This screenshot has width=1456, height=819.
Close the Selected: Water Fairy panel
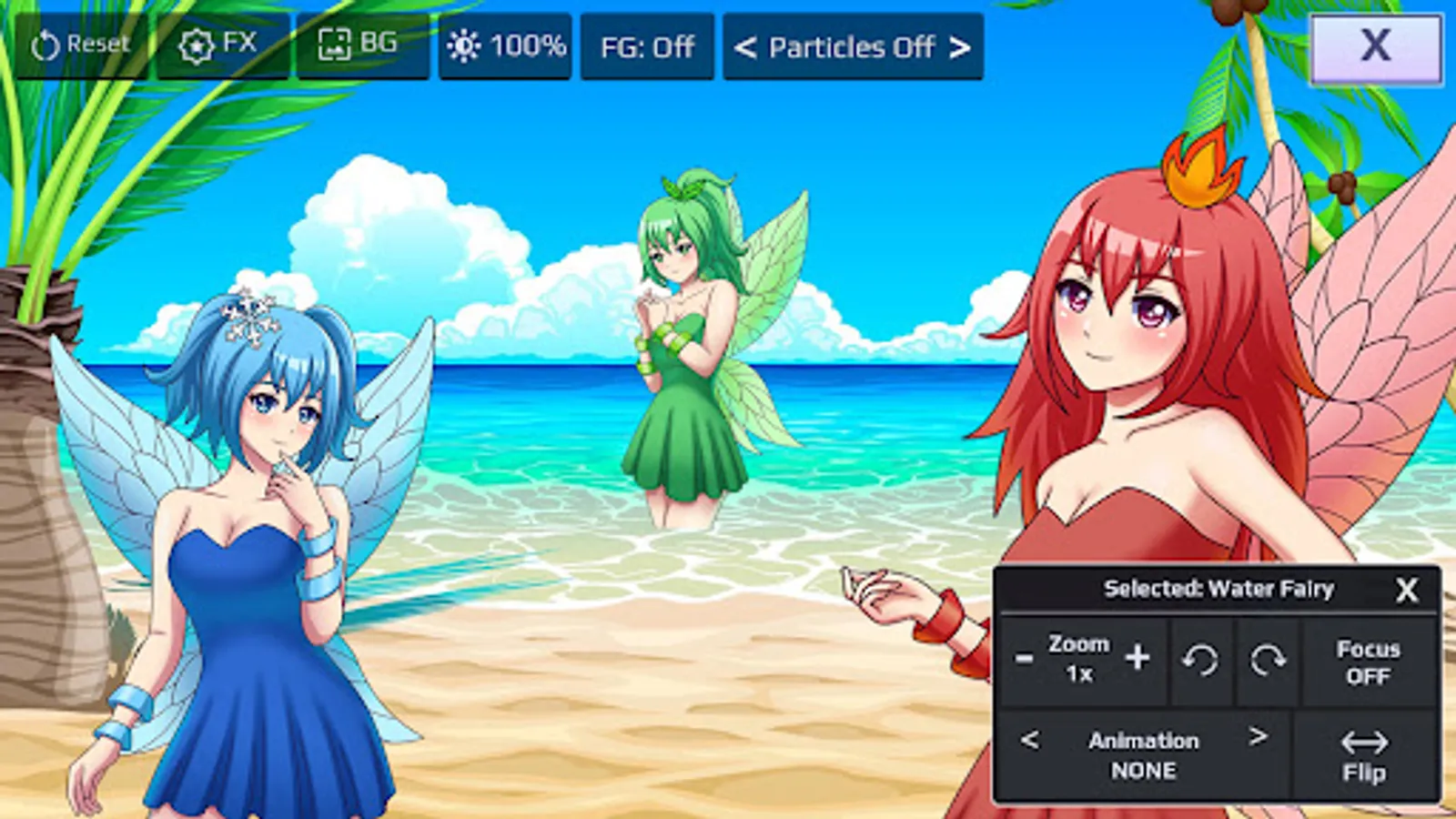coord(1407,590)
